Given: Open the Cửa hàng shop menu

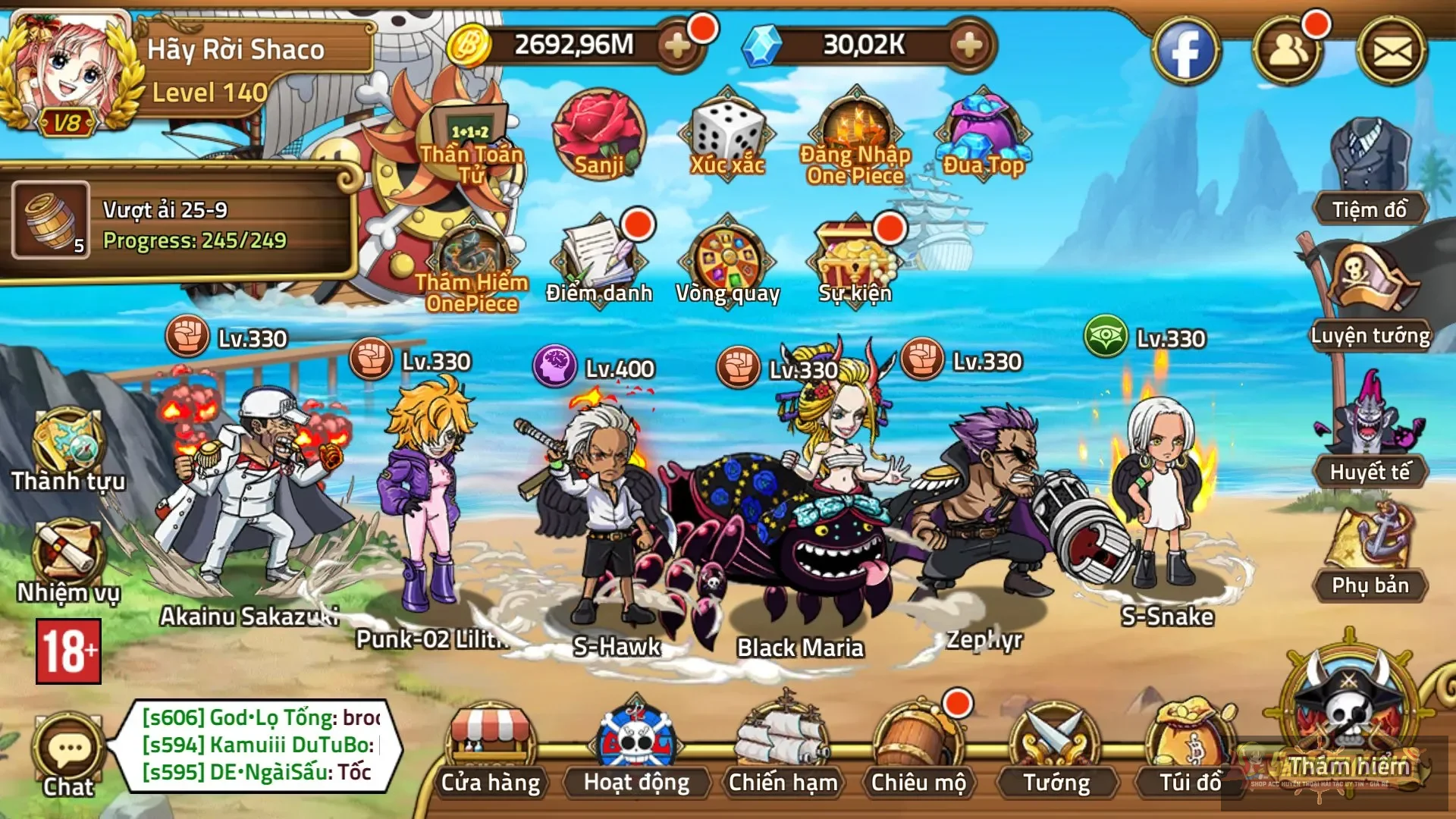Looking at the screenshot, I should tap(491, 747).
